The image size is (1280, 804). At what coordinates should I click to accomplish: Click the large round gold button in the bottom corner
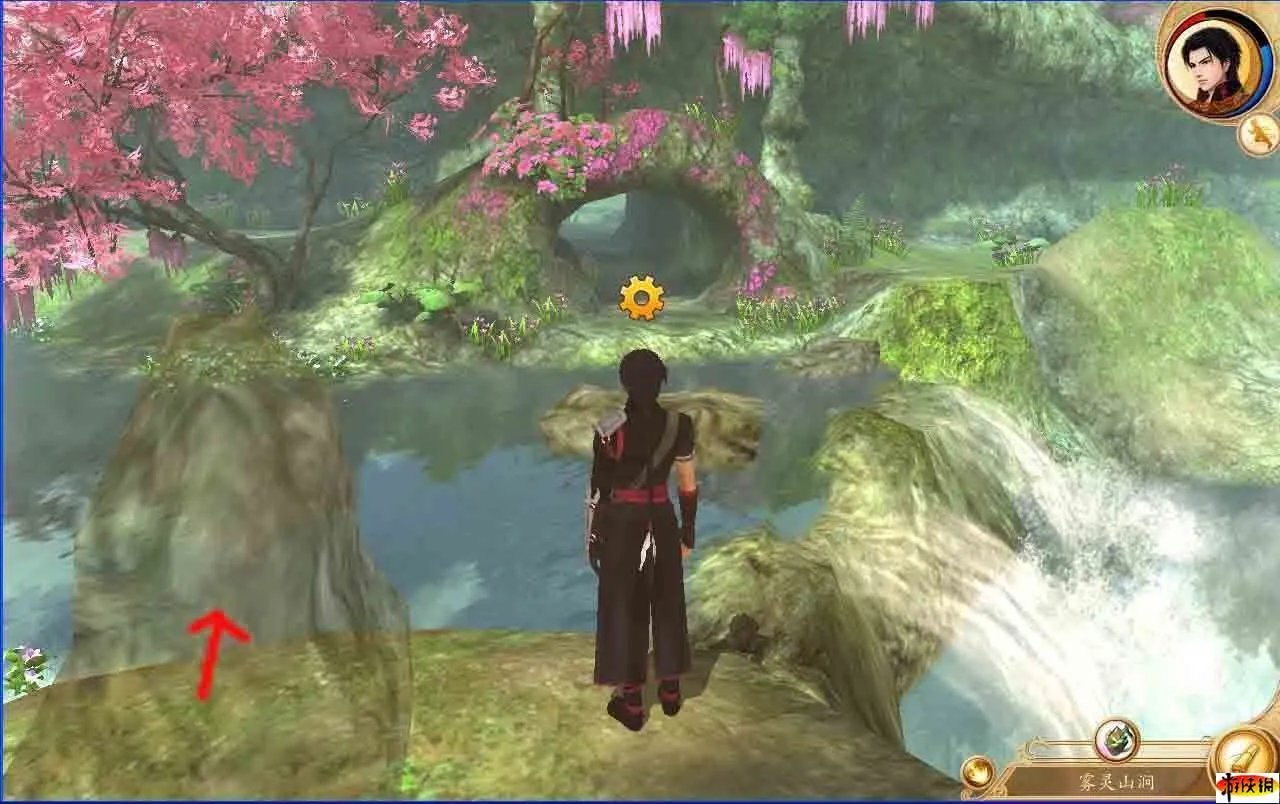pyautogui.click(x=1243, y=762)
